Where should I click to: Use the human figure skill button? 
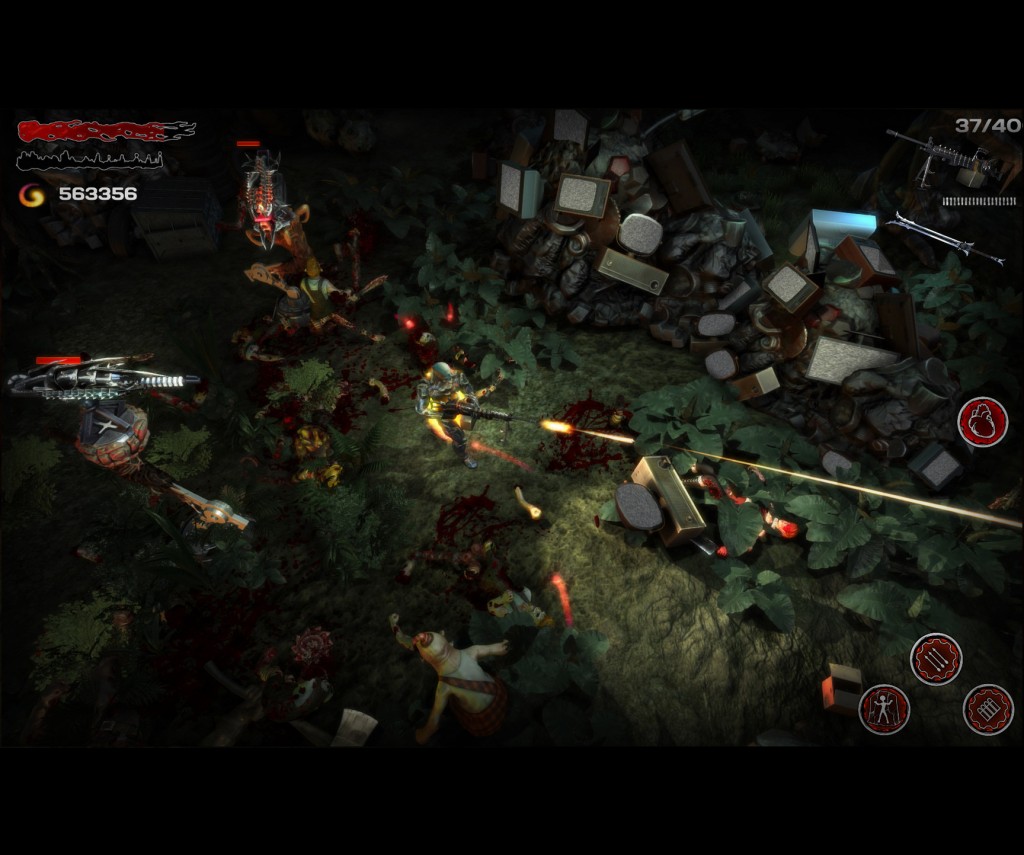[884, 709]
